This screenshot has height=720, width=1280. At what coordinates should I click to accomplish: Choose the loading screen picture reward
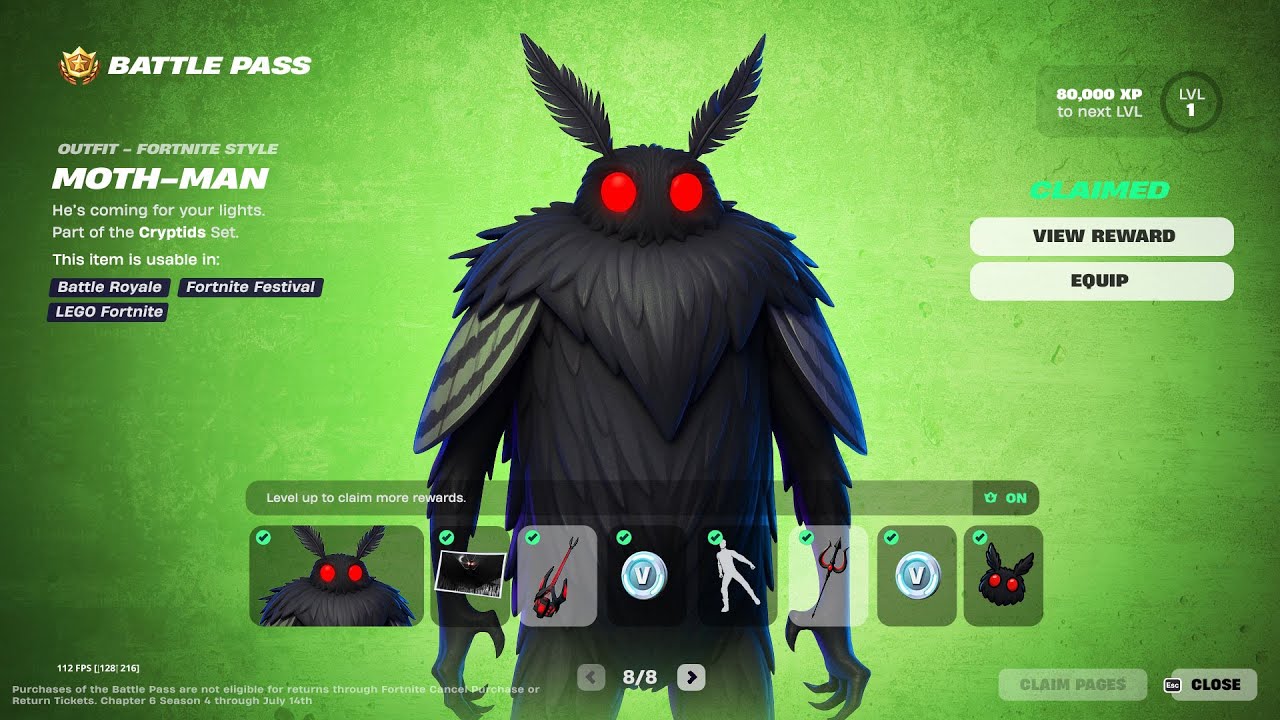(x=470, y=576)
